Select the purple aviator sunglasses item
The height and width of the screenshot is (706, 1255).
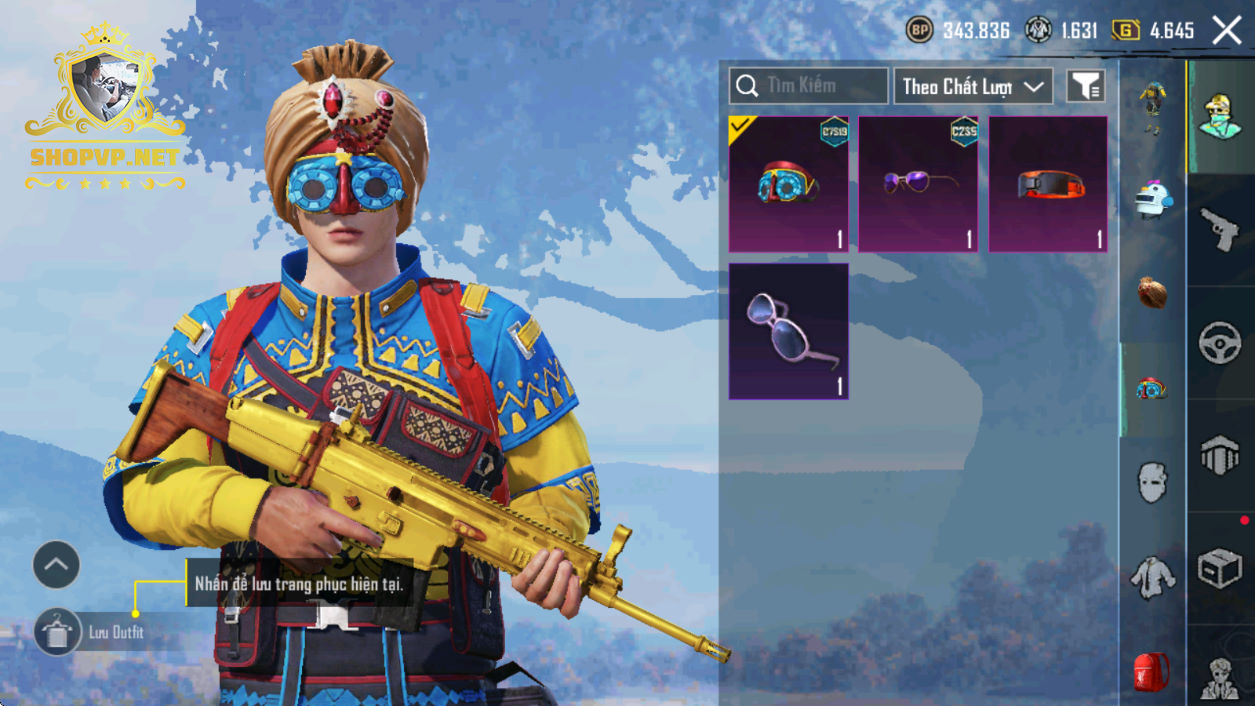pos(918,184)
